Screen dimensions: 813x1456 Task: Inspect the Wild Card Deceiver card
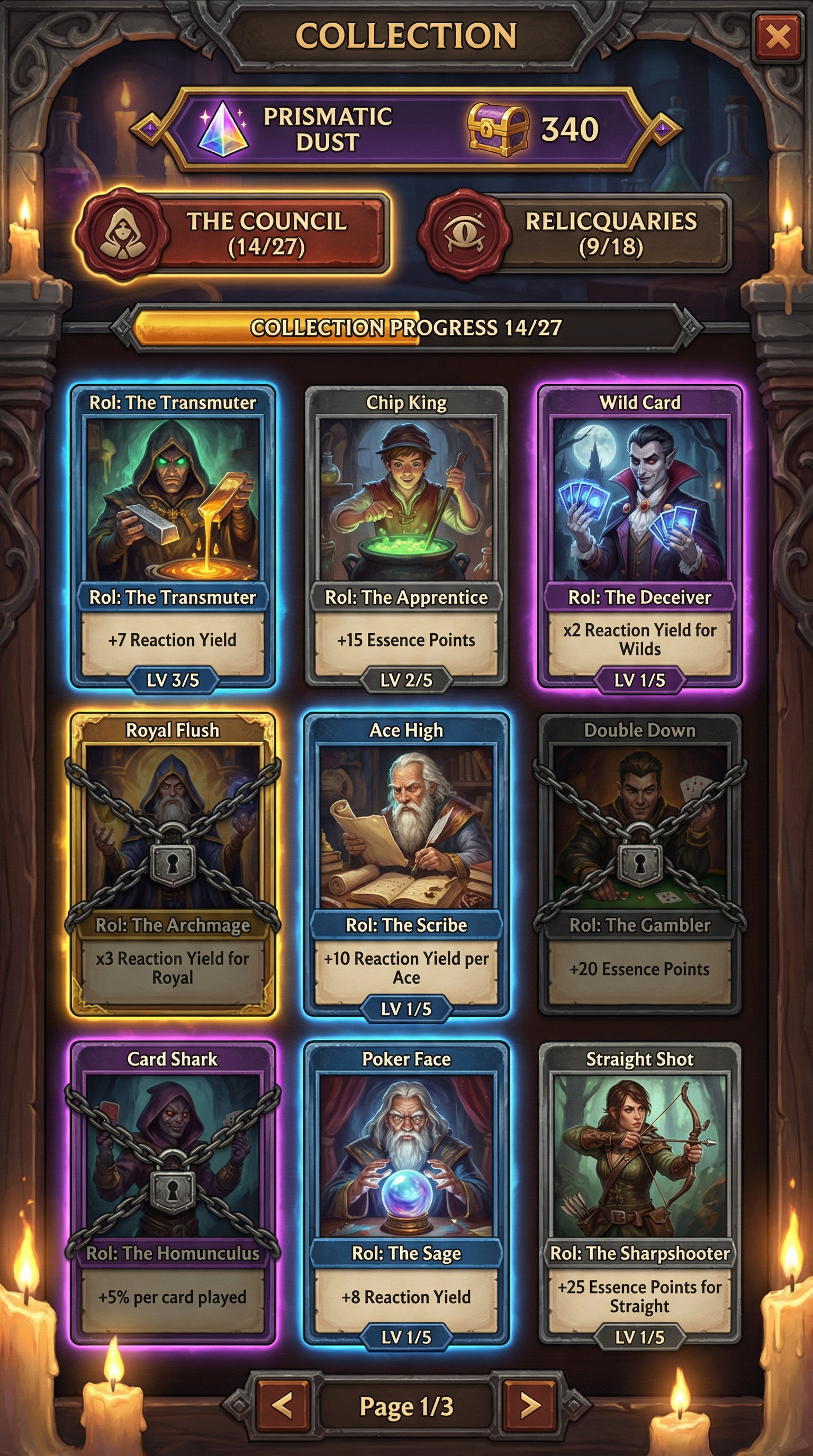[x=639, y=536]
